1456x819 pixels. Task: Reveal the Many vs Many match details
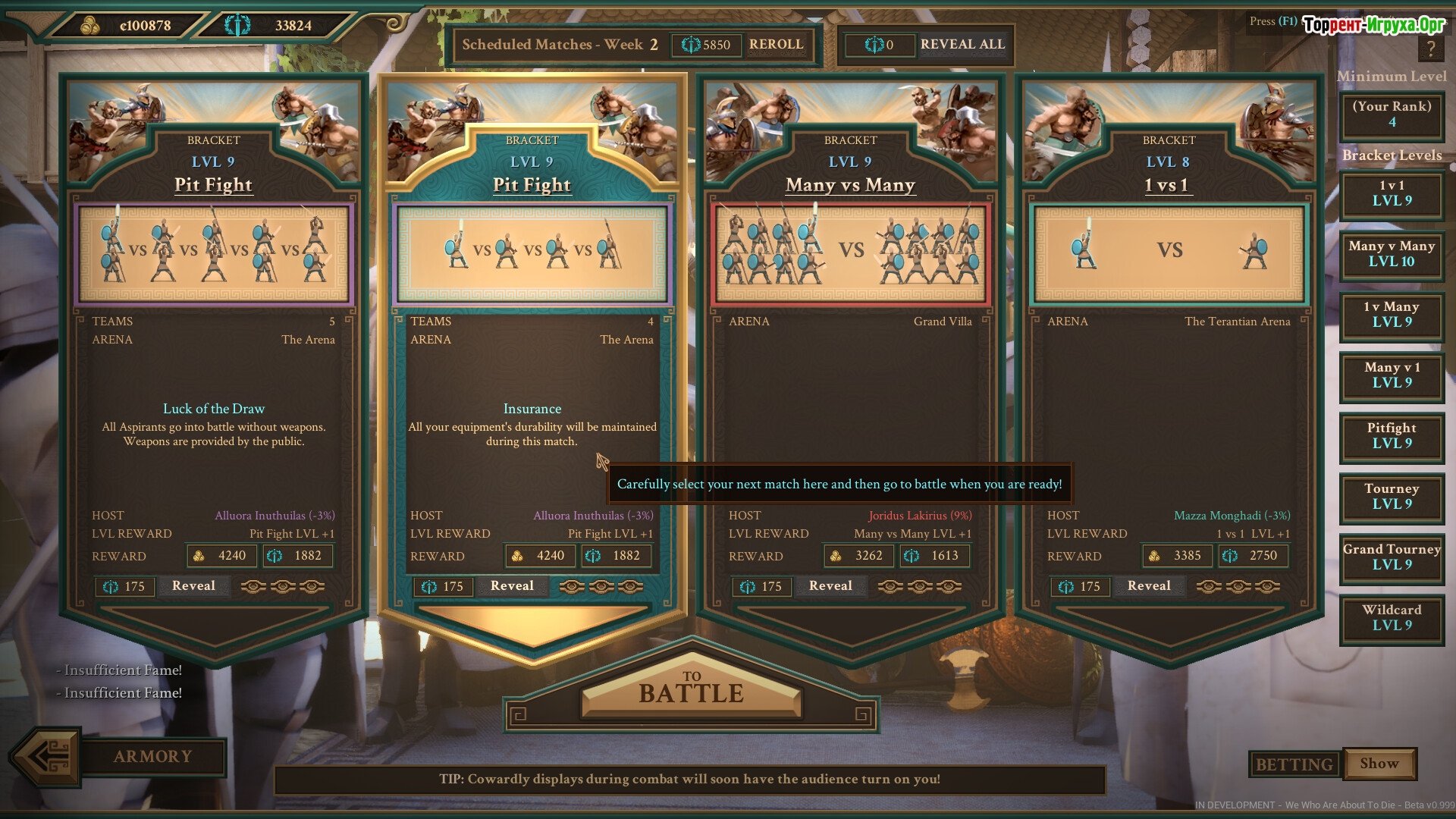click(x=830, y=586)
